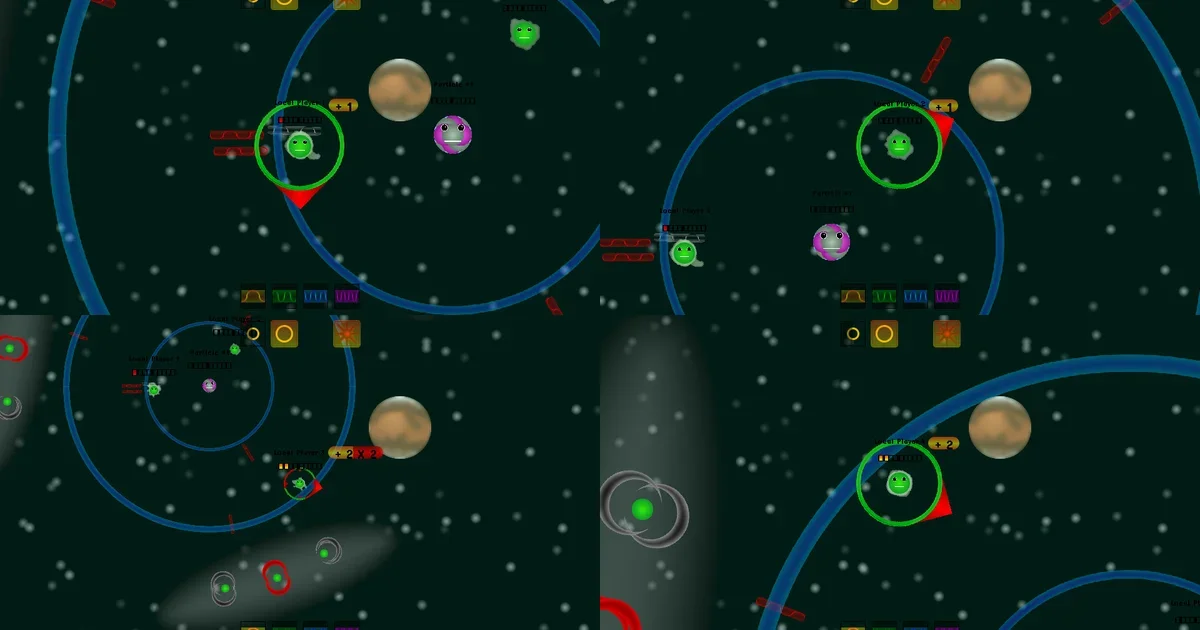Viewport: 1200px width, 630px height.
Task: Activate the large yellow ring icon in the bottom-left view
Action: (285, 334)
